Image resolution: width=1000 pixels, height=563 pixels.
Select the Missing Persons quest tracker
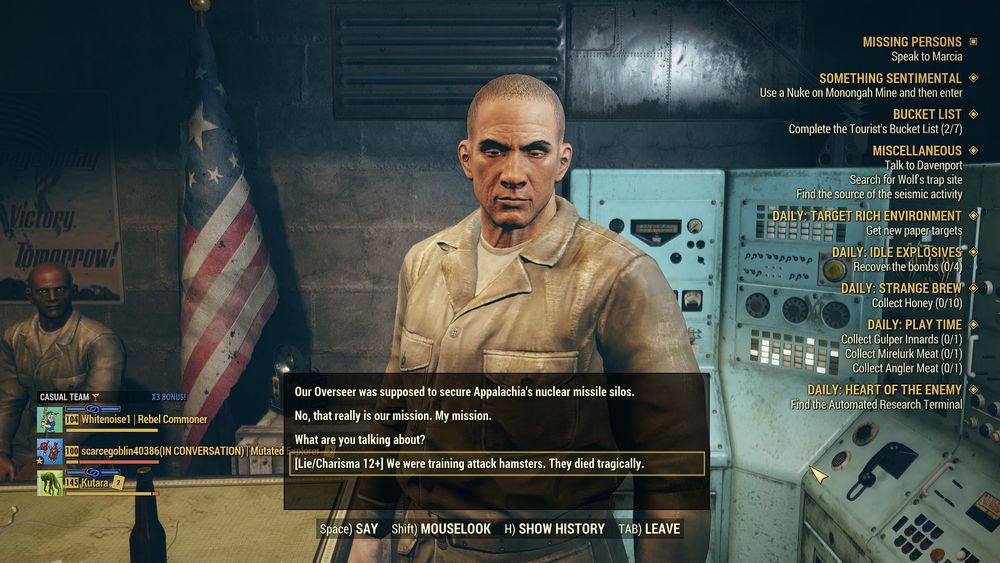pyautogui.click(x=912, y=42)
